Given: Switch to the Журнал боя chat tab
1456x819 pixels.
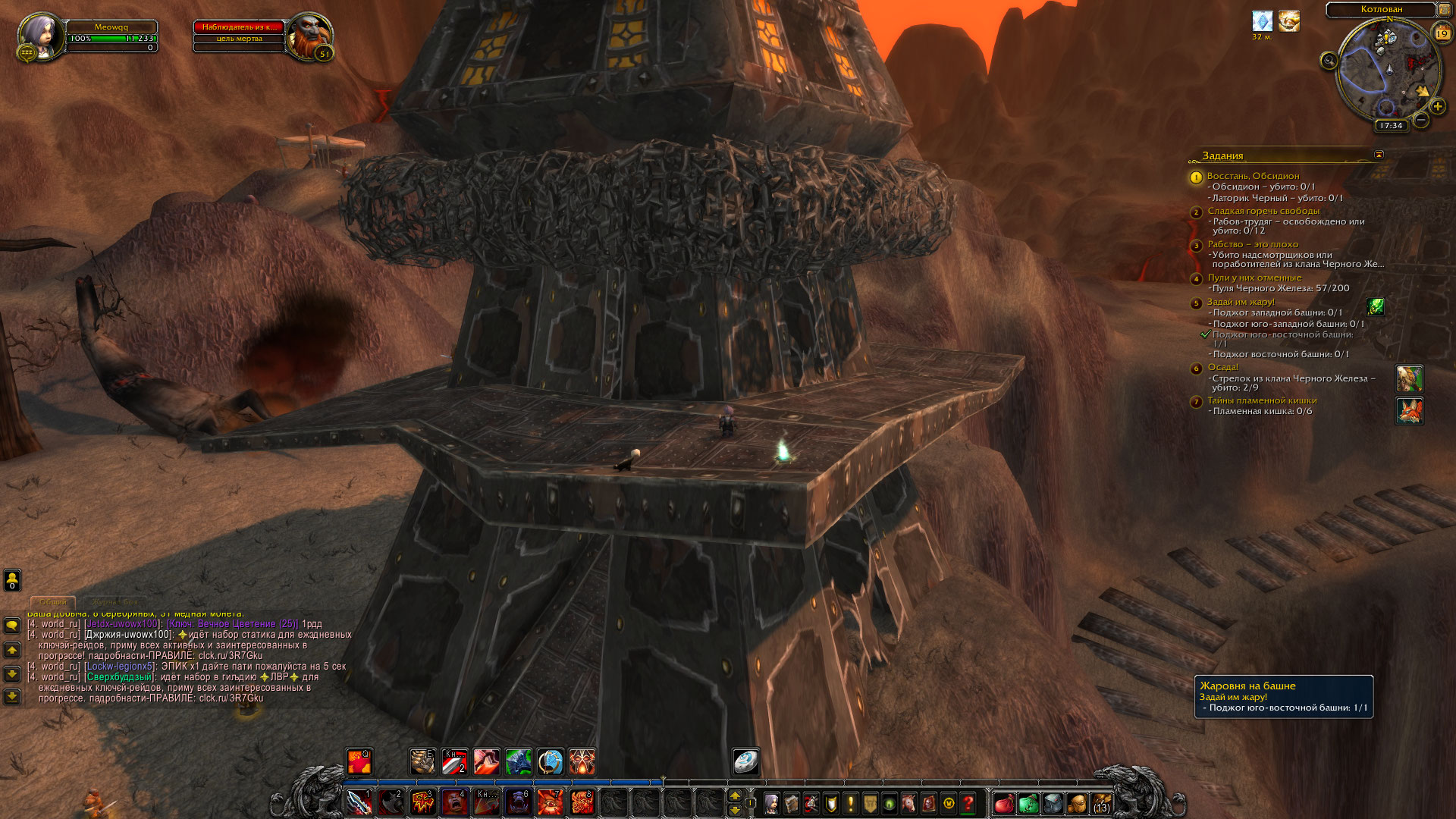Looking at the screenshot, I should tap(115, 602).
